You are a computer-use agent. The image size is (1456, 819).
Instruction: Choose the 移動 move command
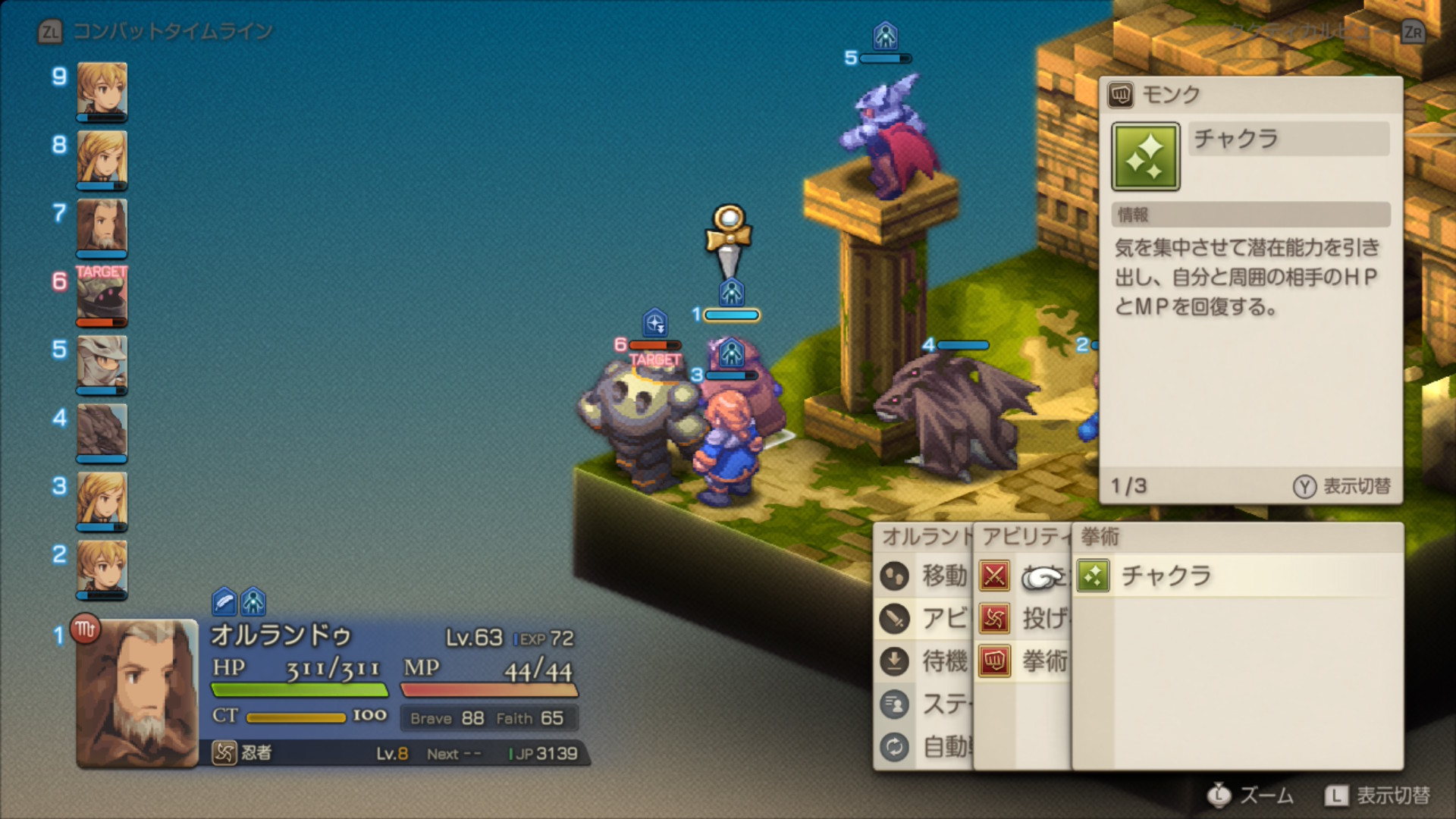pos(927,576)
